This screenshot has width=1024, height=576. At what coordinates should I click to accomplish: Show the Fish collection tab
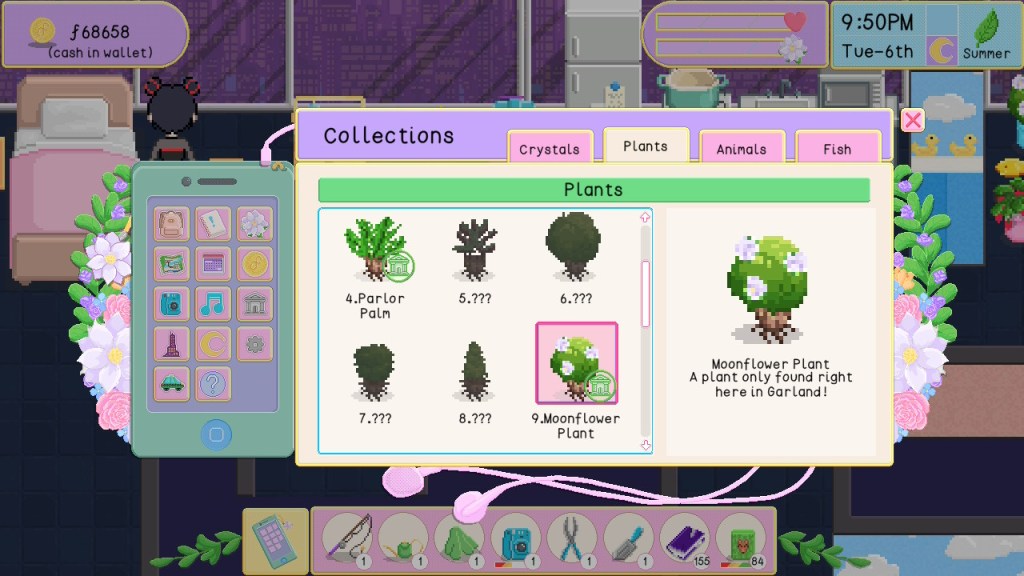[x=837, y=149]
